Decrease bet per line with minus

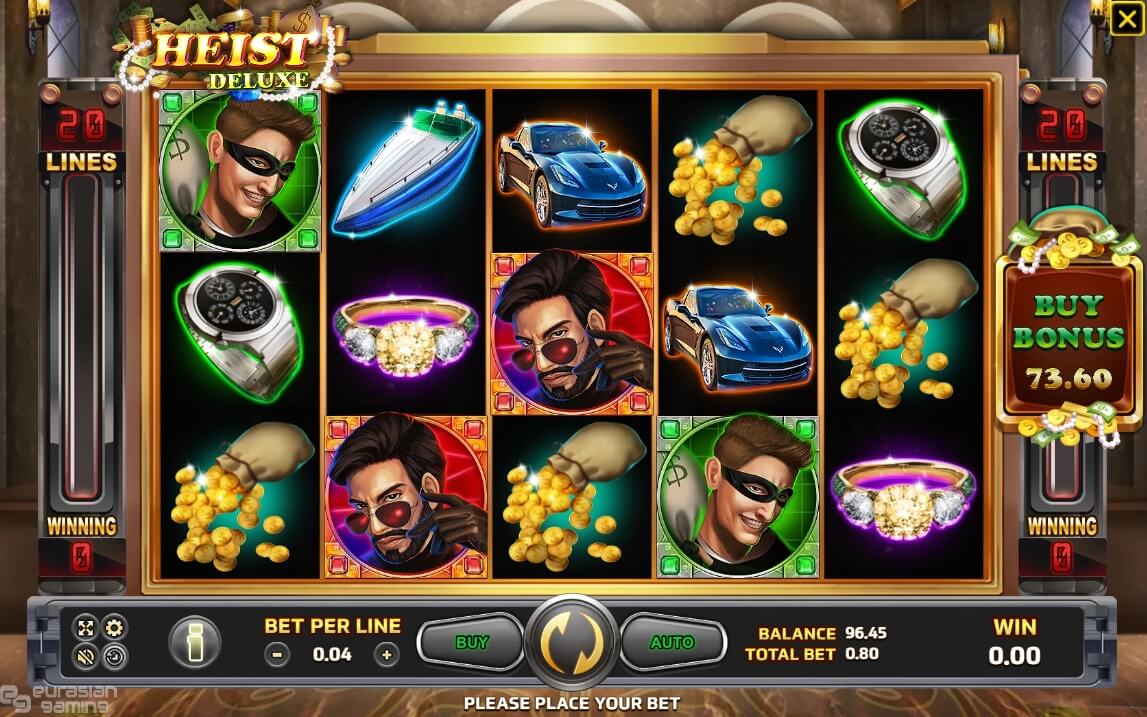pyautogui.click(x=278, y=655)
